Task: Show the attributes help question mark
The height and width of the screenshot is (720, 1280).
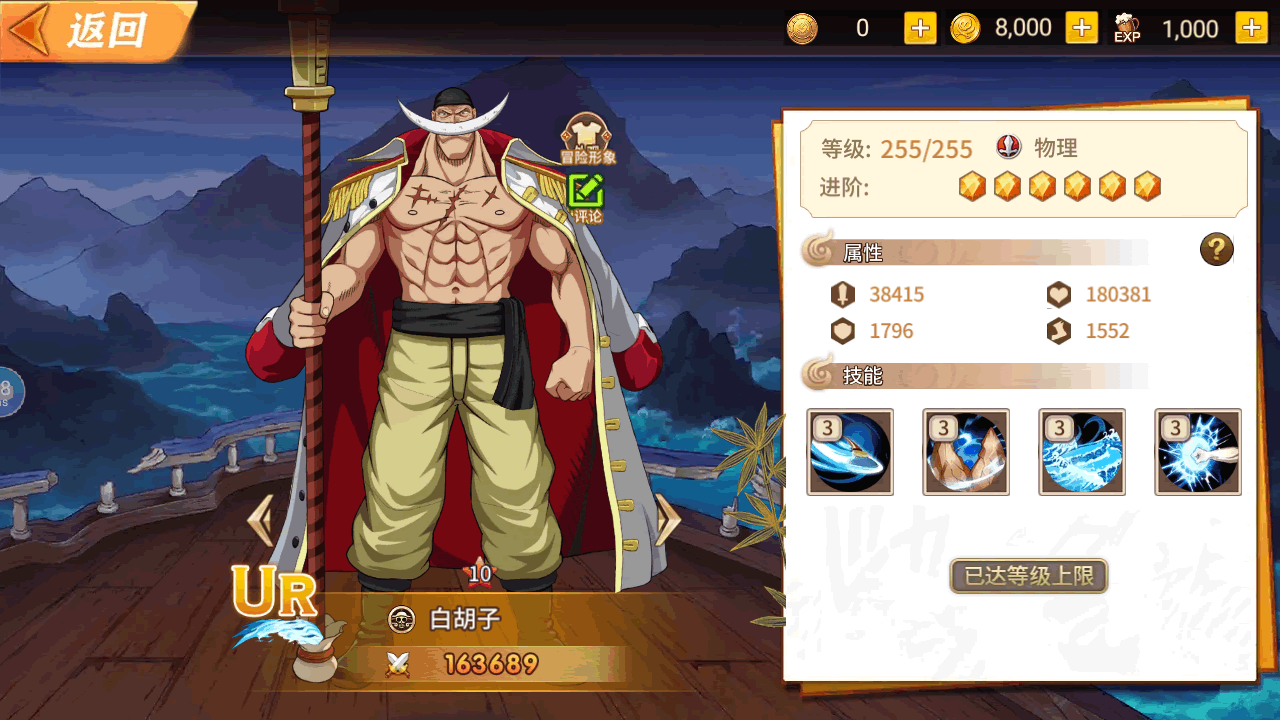Action: click(1217, 250)
